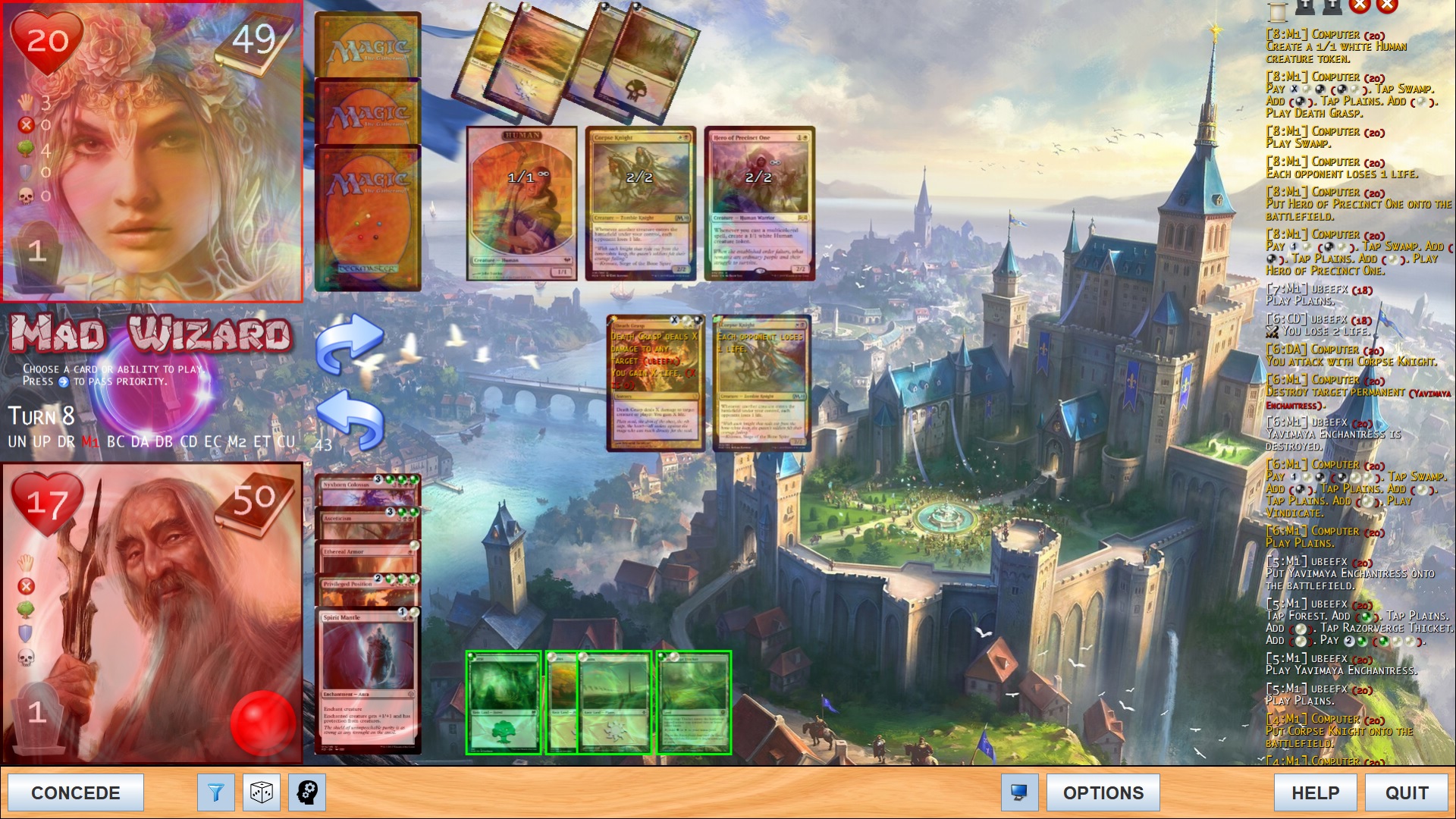Concede the current match
This screenshot has width=1456, height=819.
tap(76, 792)
